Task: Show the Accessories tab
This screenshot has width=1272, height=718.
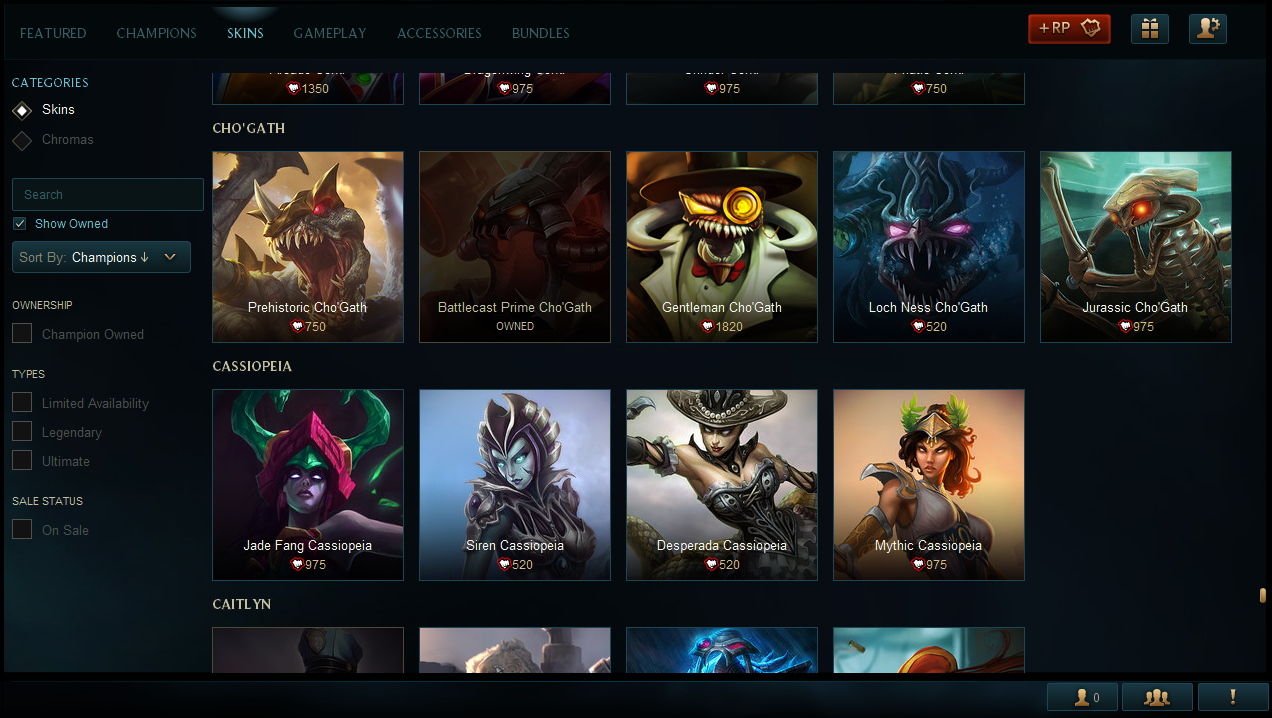Action: (439, 33)
